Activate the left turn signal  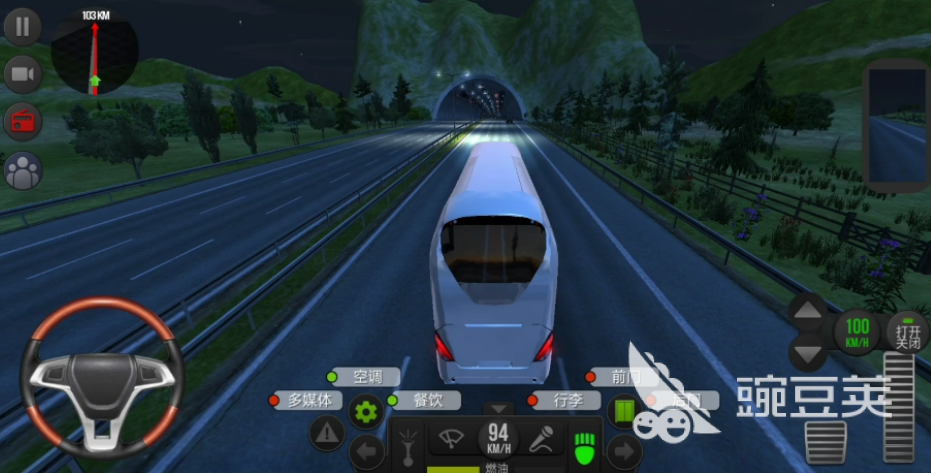[x=367, y=451]
